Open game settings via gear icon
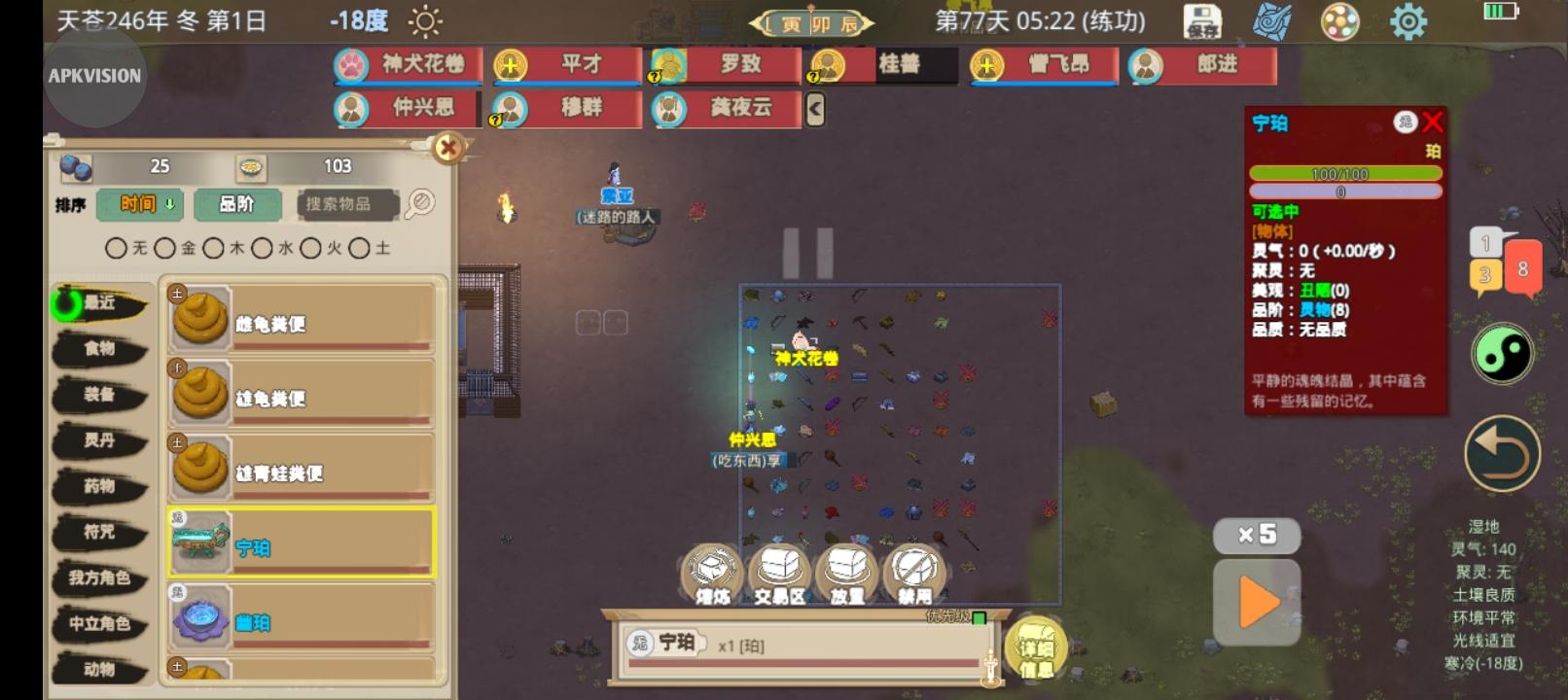This screenshot has height=700, width=1568. 1408,19
